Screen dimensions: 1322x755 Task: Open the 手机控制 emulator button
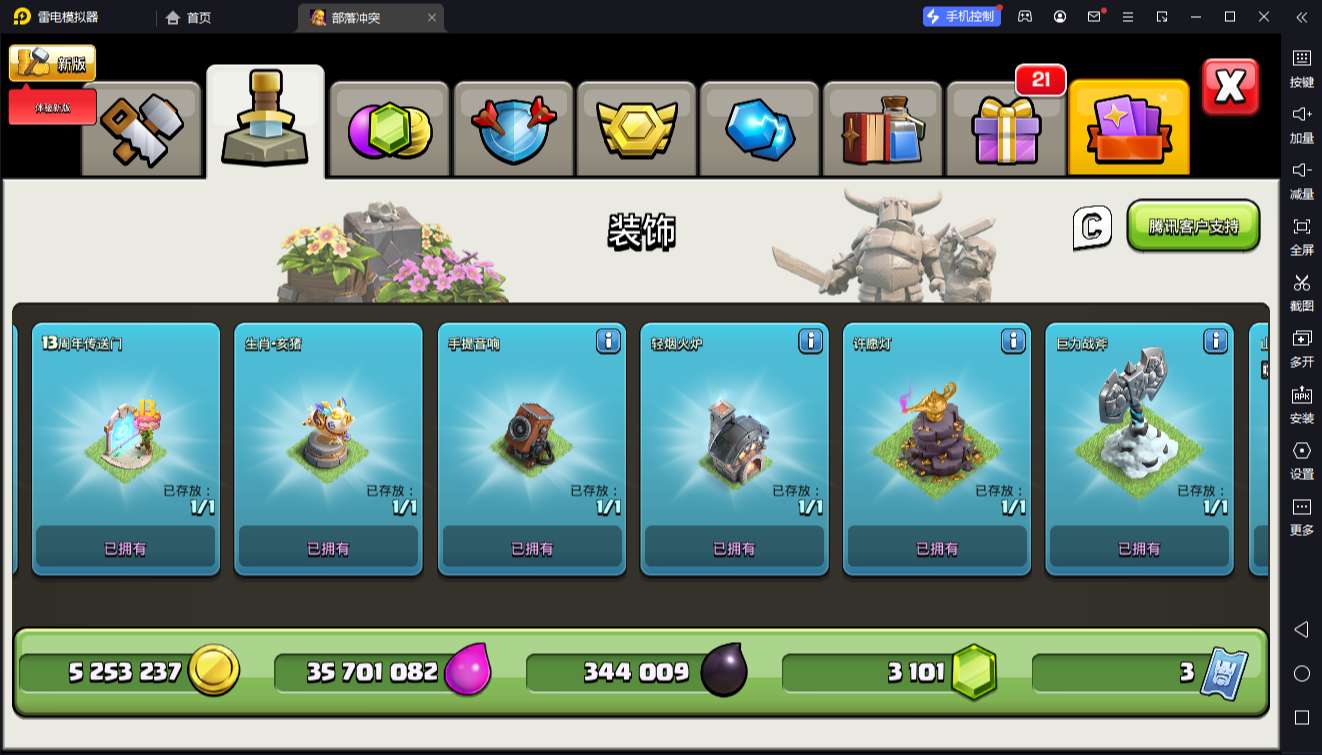pyautogui.click(x=961, y=17)
